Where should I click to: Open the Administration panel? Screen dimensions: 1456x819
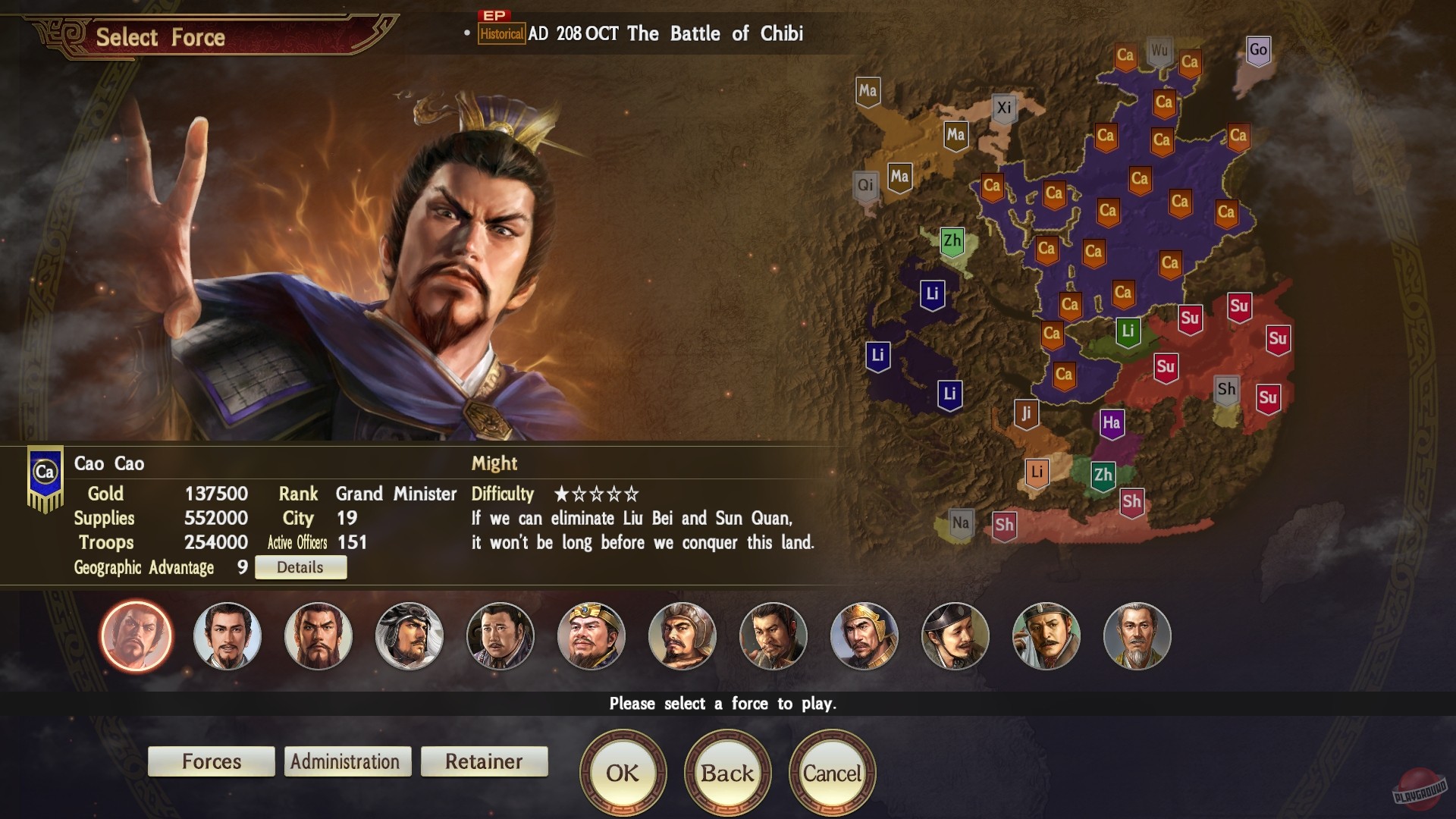pos(347,761)
